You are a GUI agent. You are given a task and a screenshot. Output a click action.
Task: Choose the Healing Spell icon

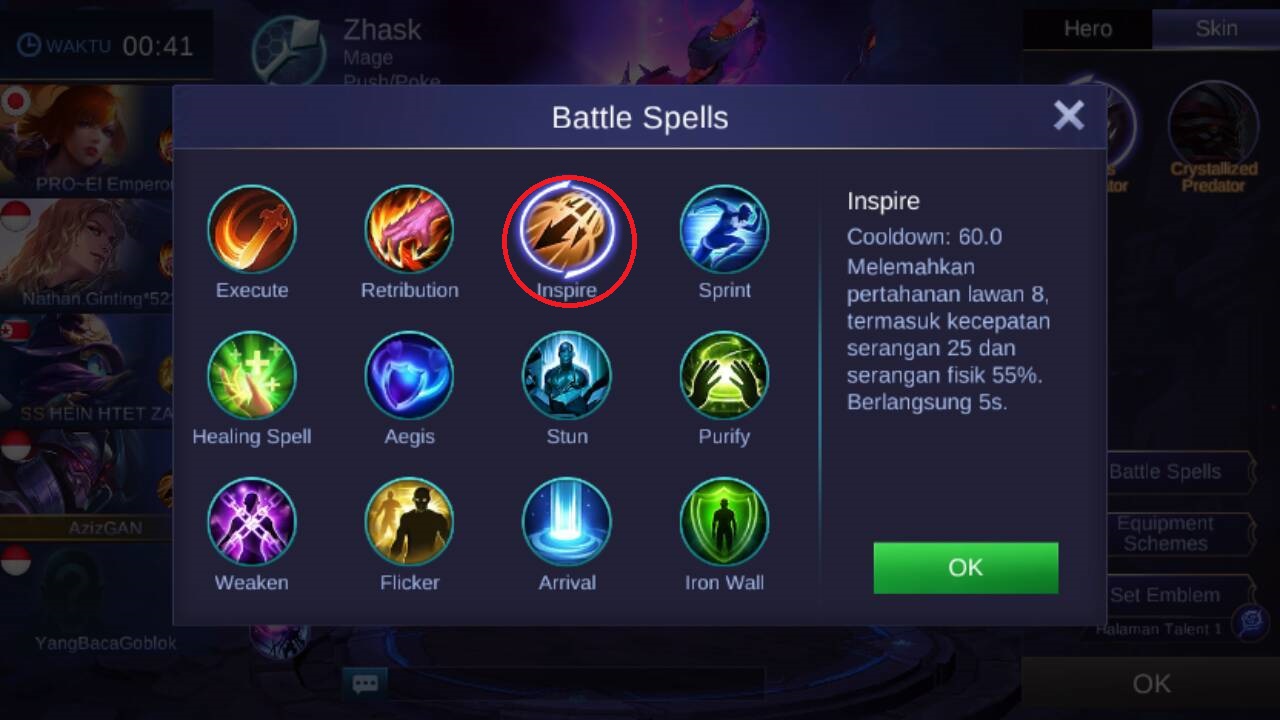[252, 376]
